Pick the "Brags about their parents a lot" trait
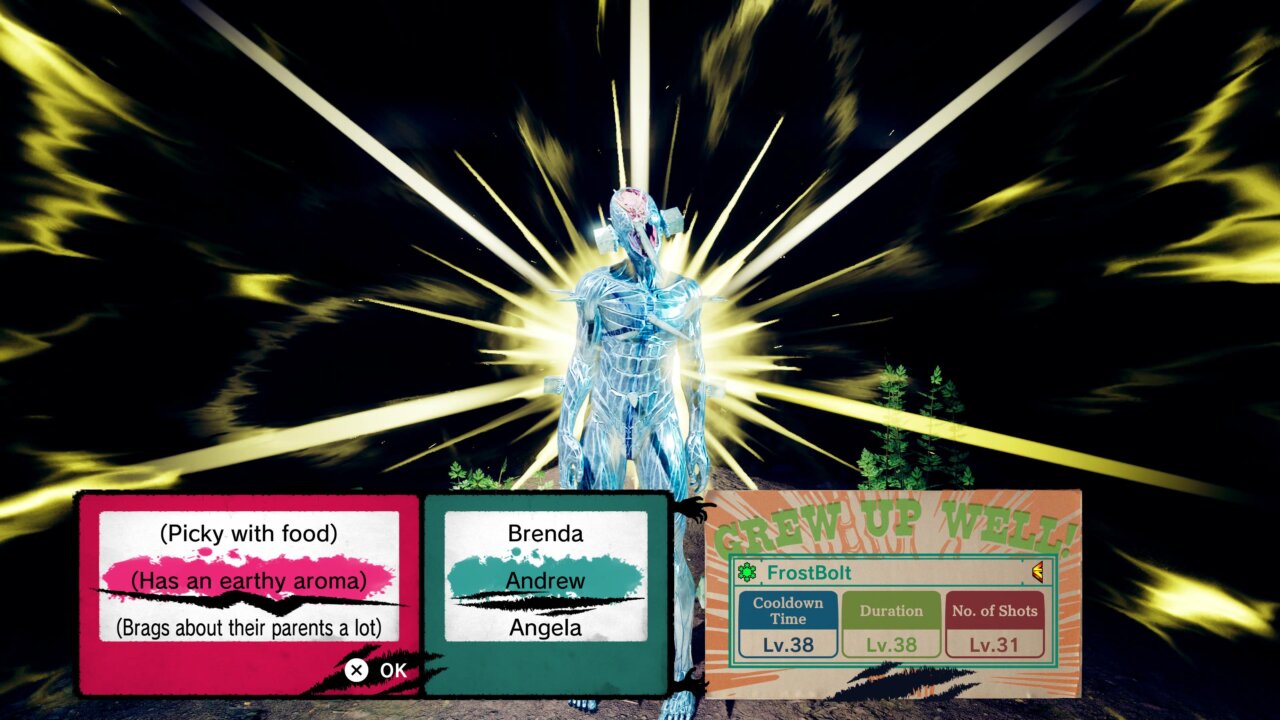 pyautogui.click(x=249, y=628)
